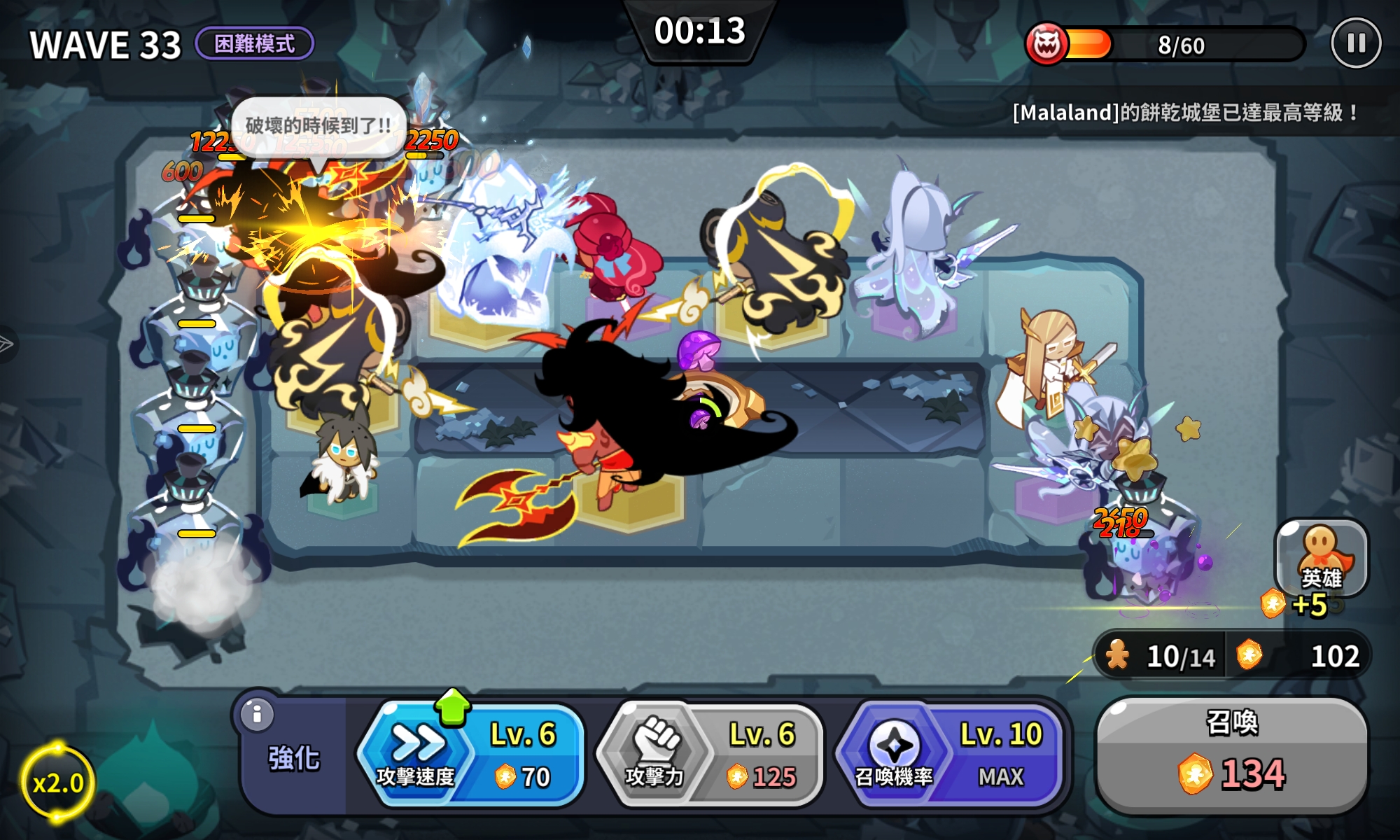Expand the arrow tab on the left edge
Viewport: 1400px width, 840px height.
[x=6, y=344]
